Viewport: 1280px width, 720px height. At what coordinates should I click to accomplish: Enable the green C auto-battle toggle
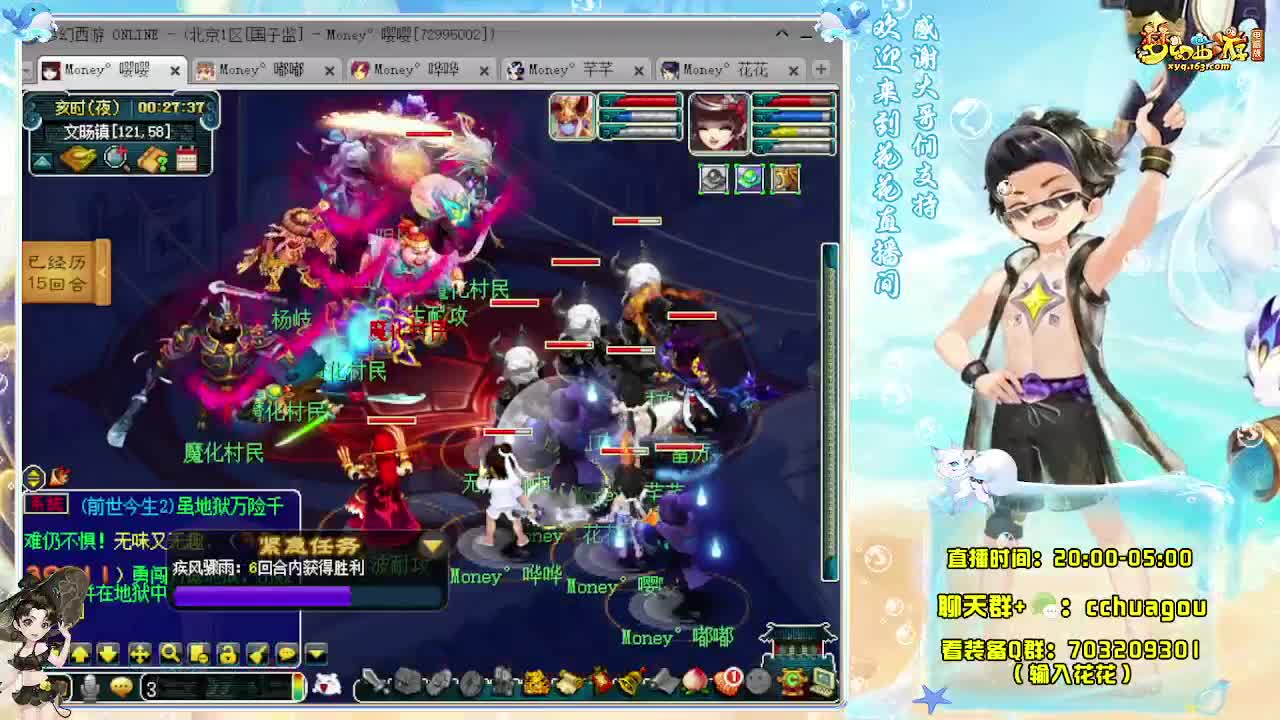pyautogui.click(x=792, y=680)
